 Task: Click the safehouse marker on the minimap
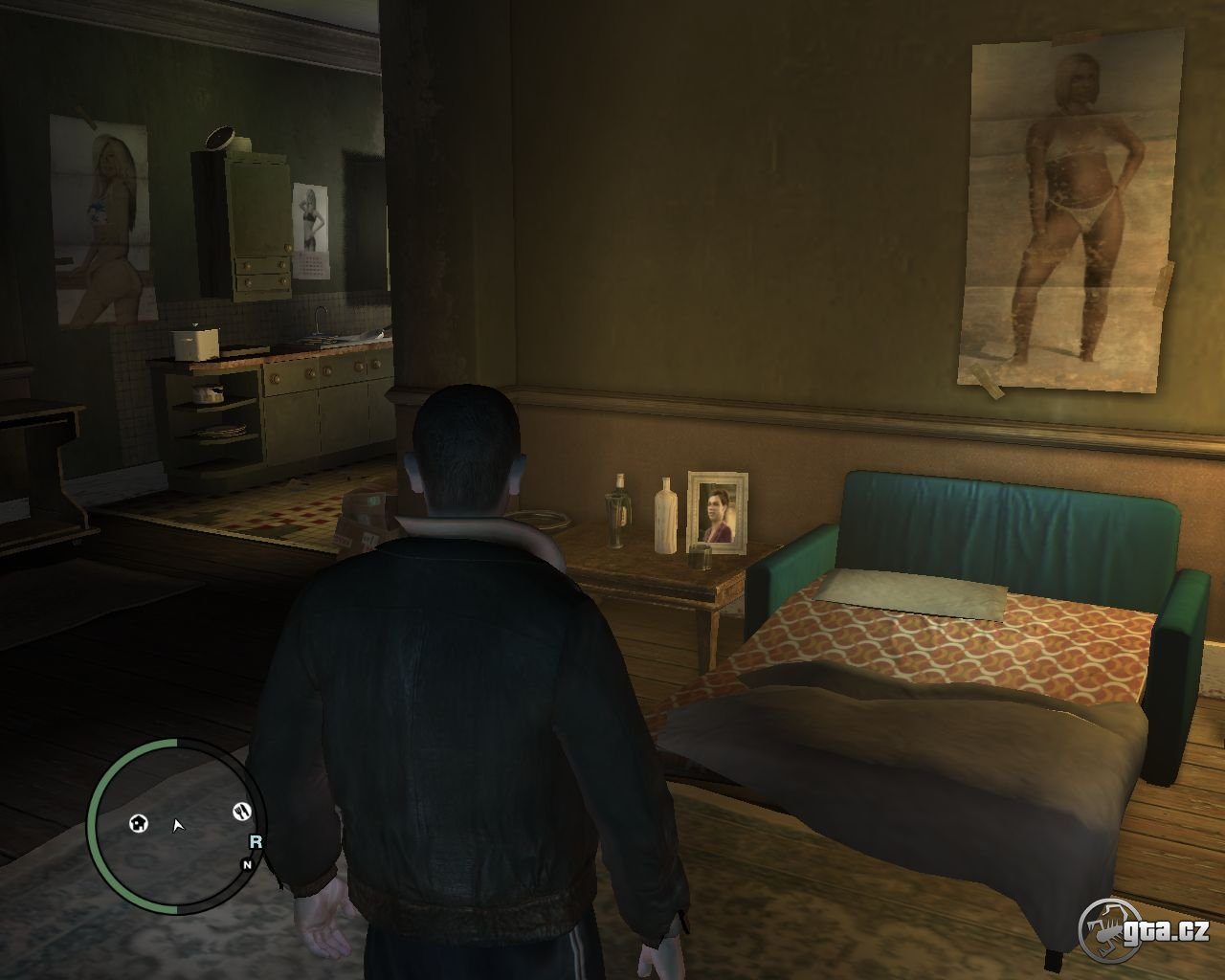click(140, 823)
